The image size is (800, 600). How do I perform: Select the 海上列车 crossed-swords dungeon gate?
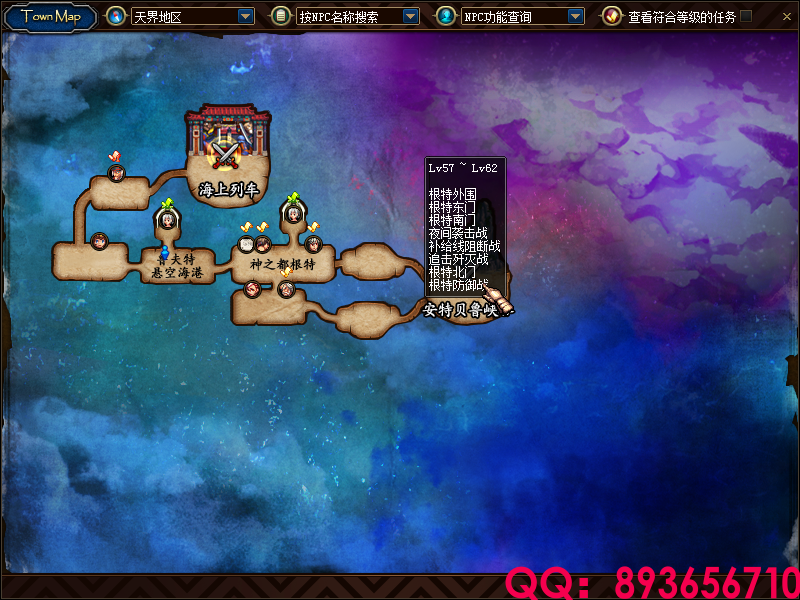pyautogui.click(x=229, y=152)
